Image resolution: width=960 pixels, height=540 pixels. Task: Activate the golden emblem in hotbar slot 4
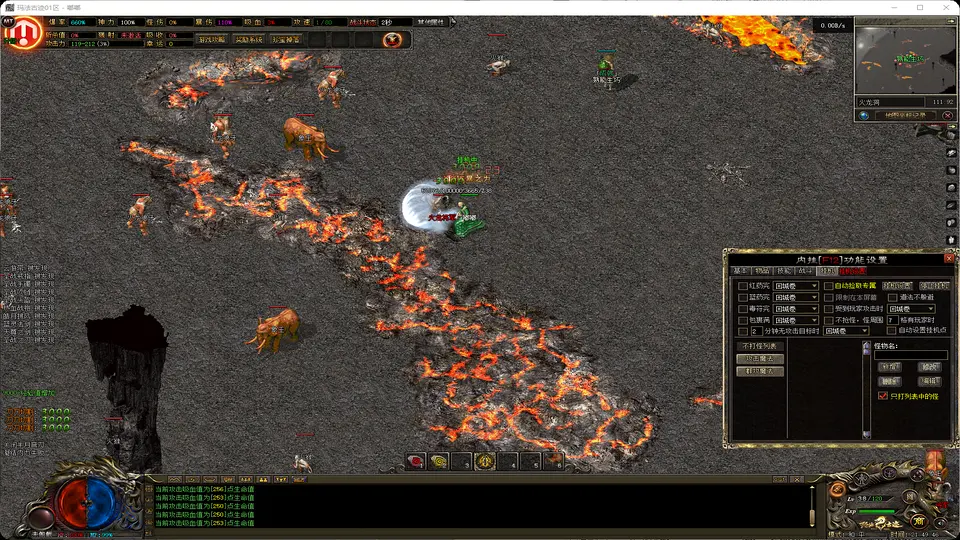485,461
